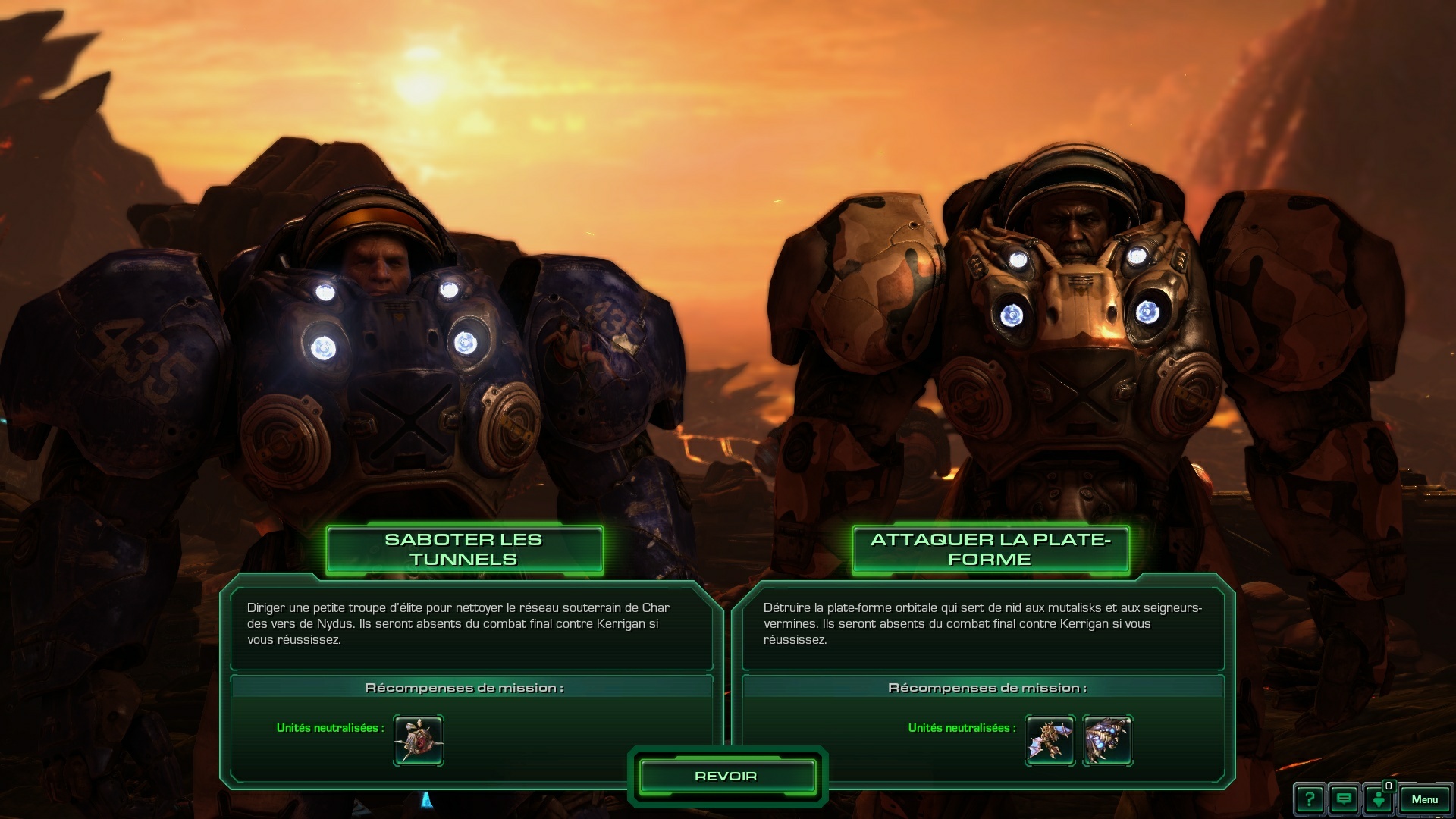Choose the Attaquer la plate-forme mission
The height and width of the screenshot is (819, 1456).
(x=990, y=550)
